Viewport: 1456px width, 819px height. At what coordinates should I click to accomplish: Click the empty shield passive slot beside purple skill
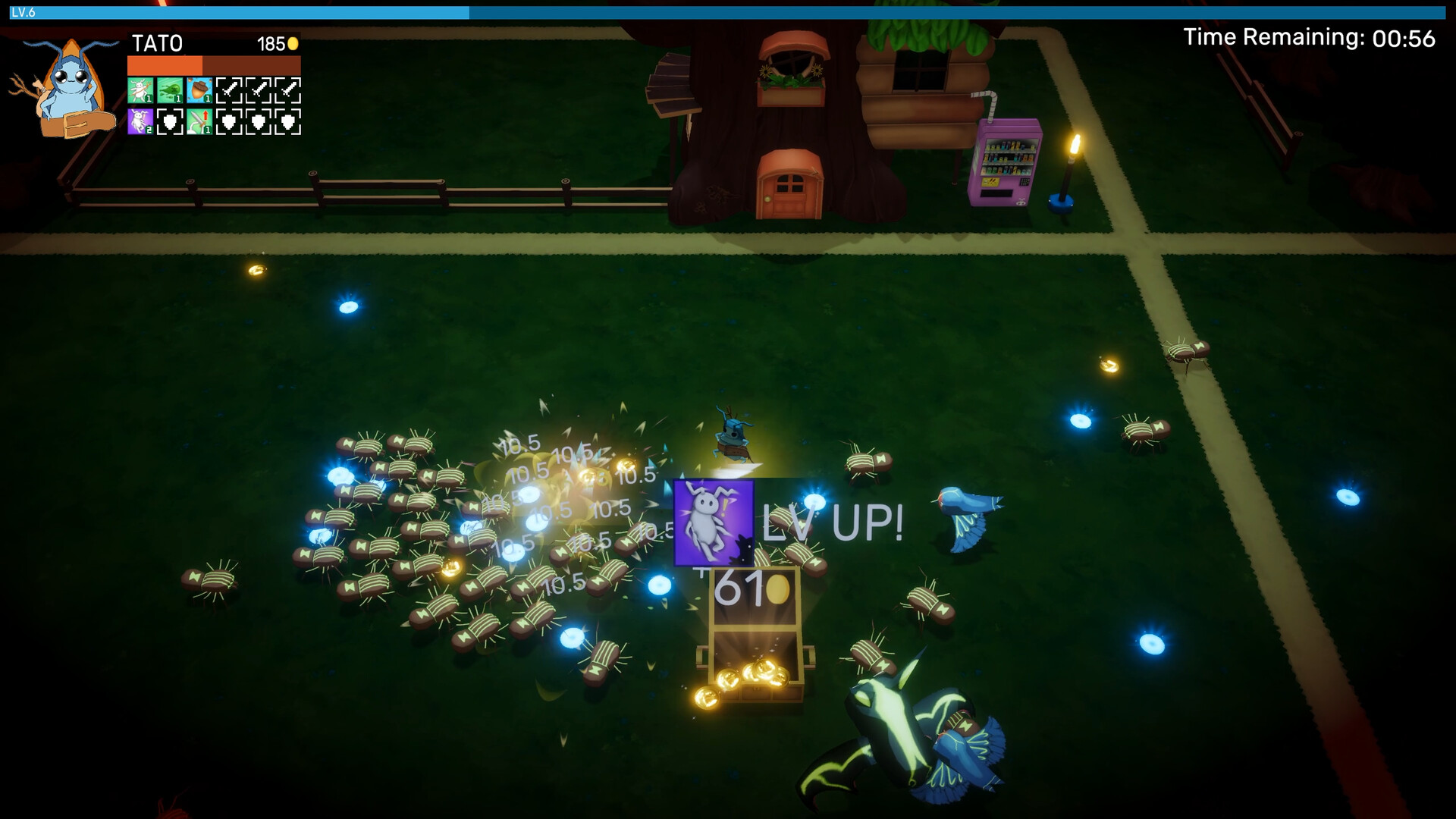170,121
